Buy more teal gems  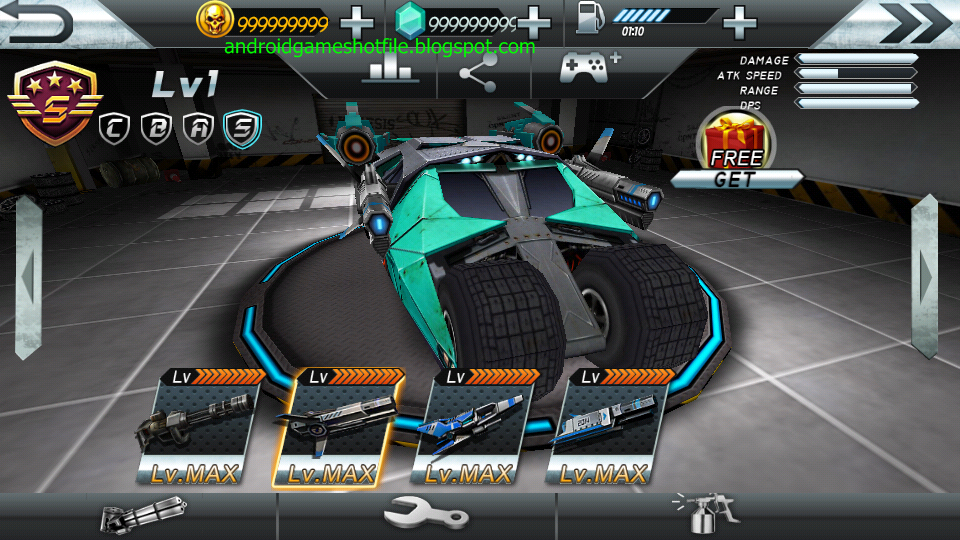534,21
